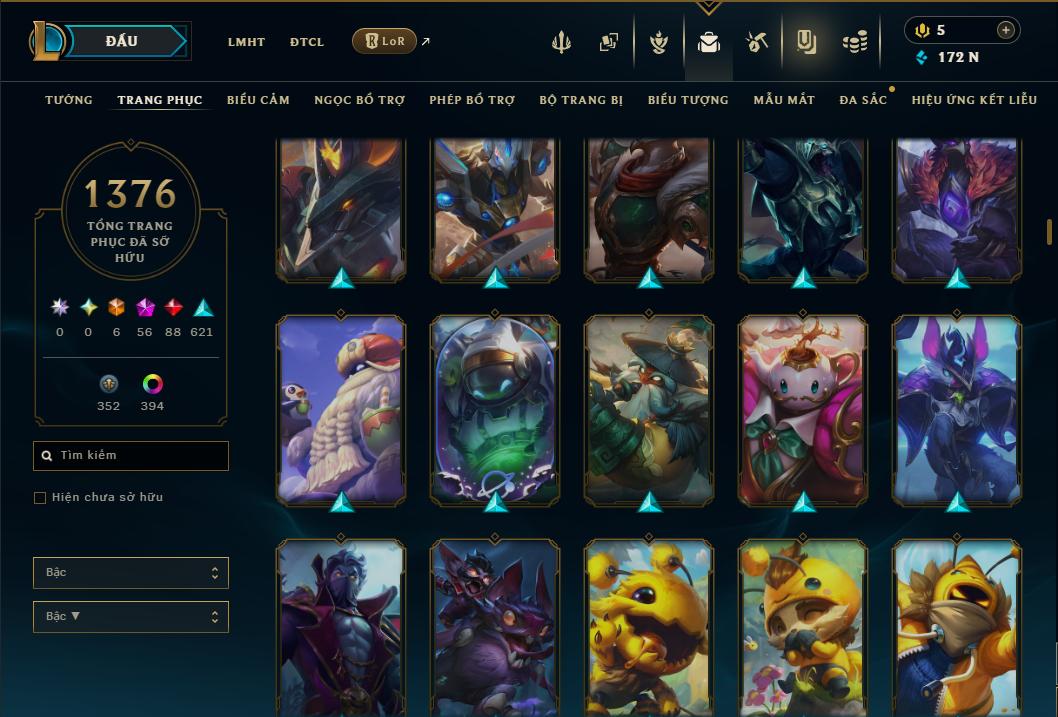Viewport: 1058px width, 717px height.
Task: Open the Bậc sort dropdown with arrow
Action: [x=131, y=617]
